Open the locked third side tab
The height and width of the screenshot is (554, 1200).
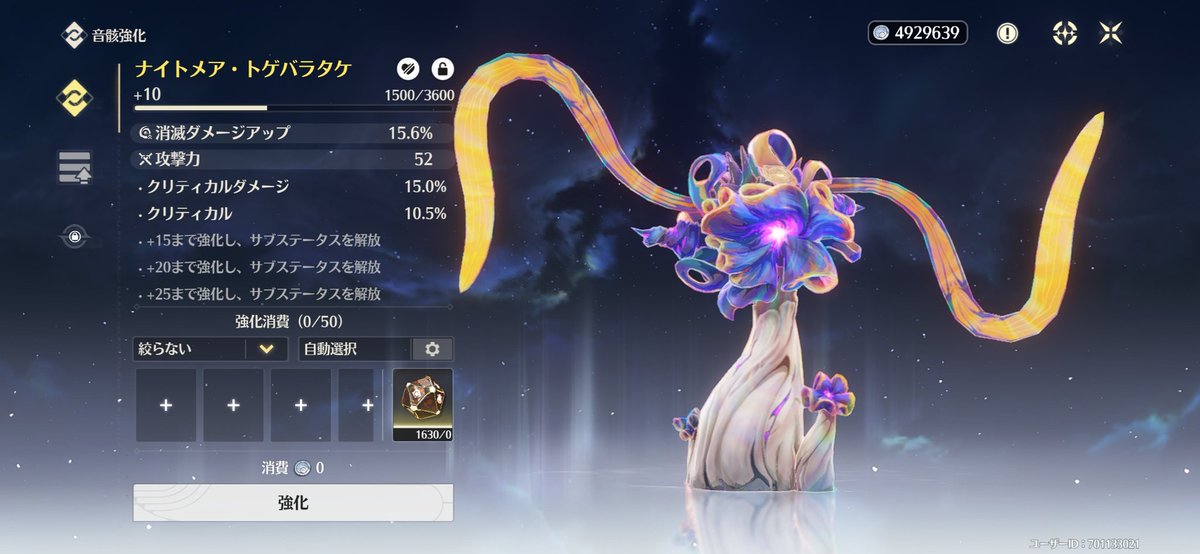point(75,237)
